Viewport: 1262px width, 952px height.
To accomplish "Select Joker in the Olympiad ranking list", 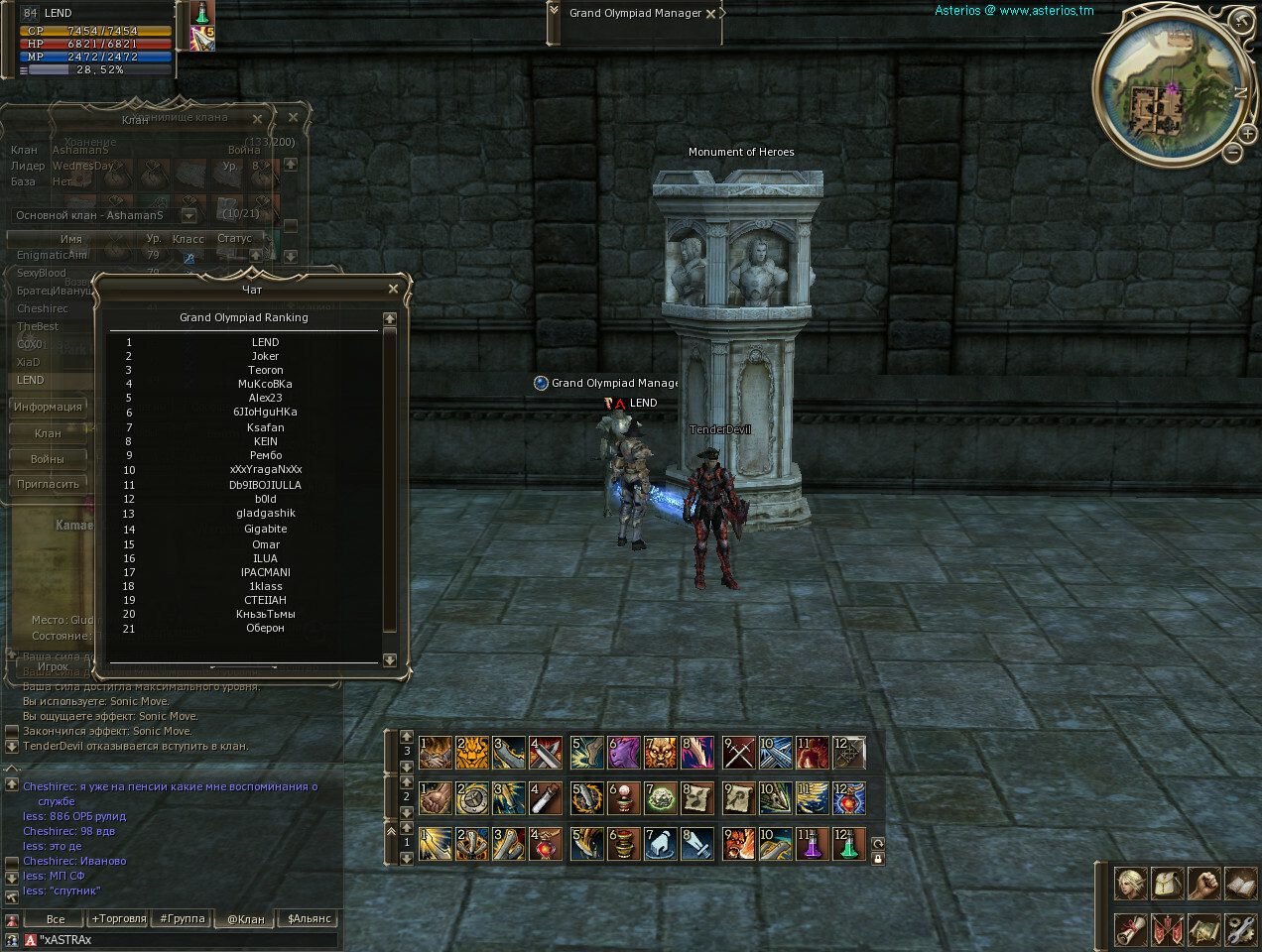I will click(x=265, y=356).
